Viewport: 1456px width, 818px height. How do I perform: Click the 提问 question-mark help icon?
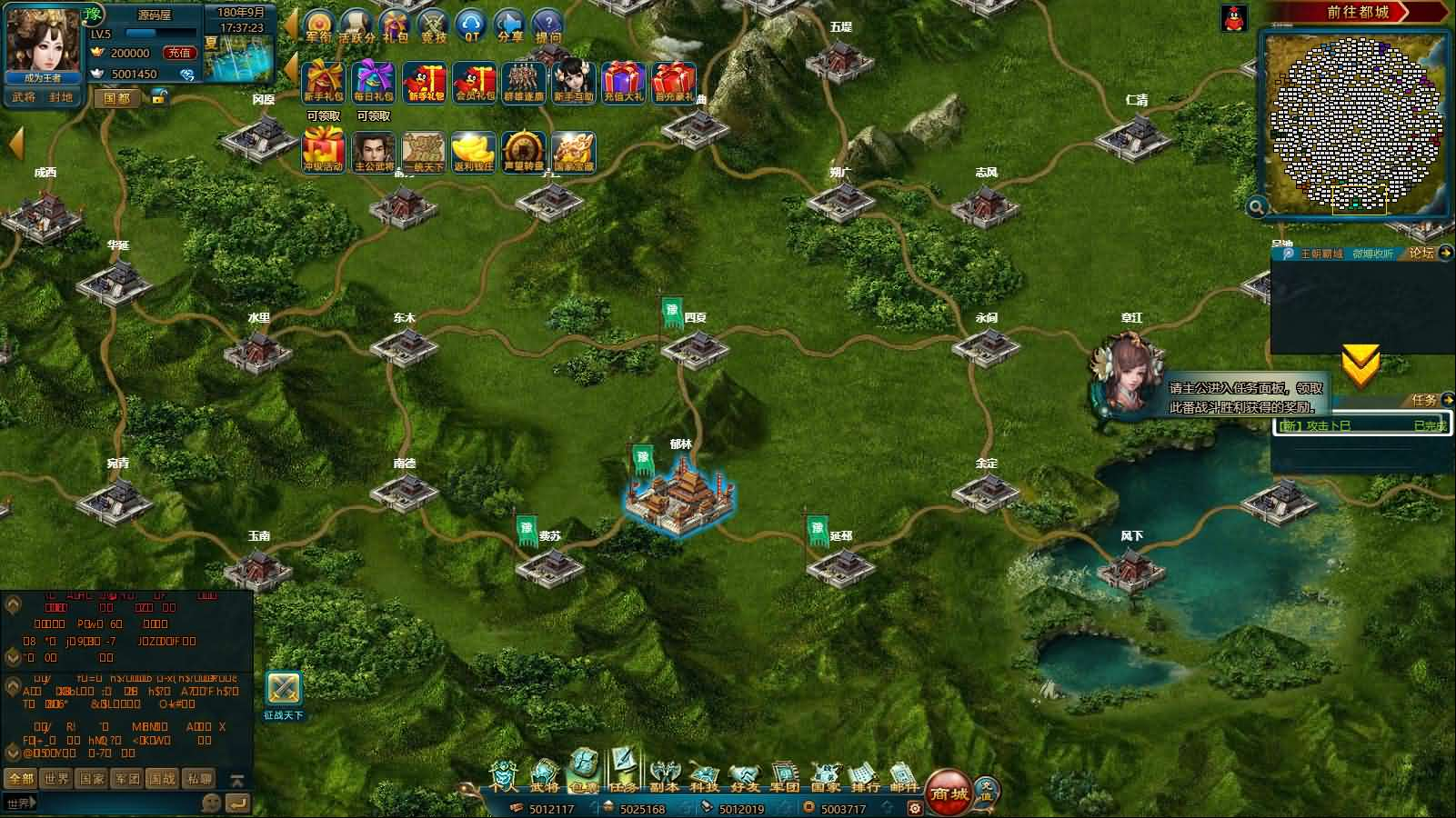(x=547, y=27)
